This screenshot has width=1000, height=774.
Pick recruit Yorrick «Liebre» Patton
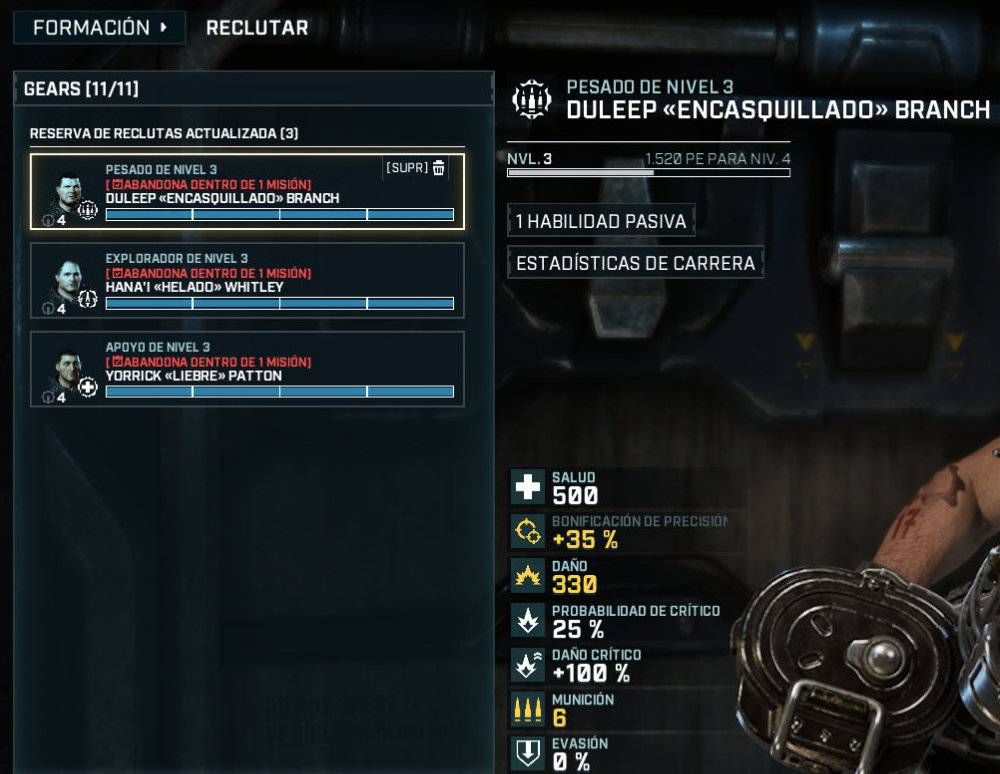tap(247, 369)
